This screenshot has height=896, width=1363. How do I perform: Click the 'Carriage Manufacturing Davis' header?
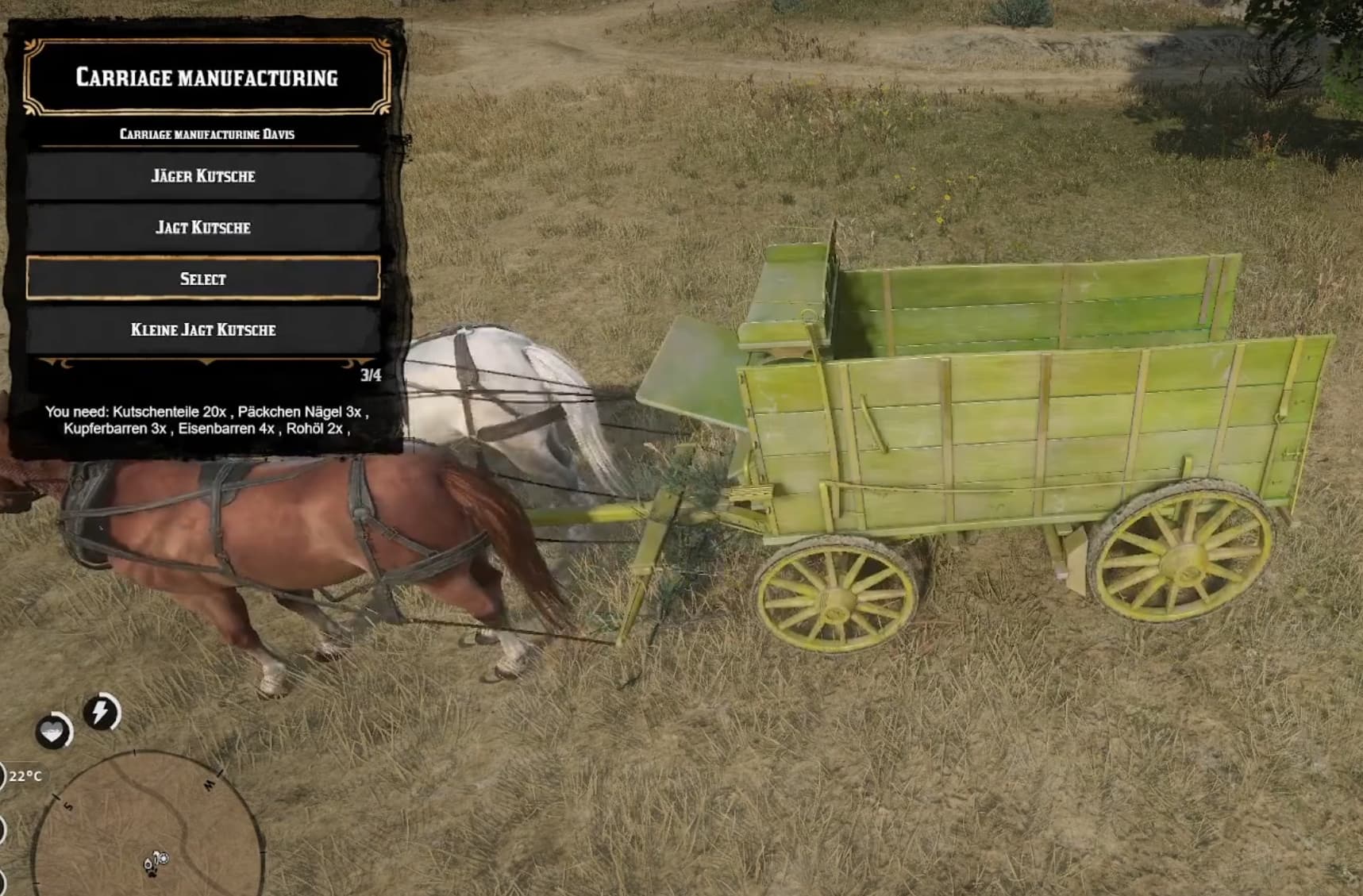tap(208, 133)
